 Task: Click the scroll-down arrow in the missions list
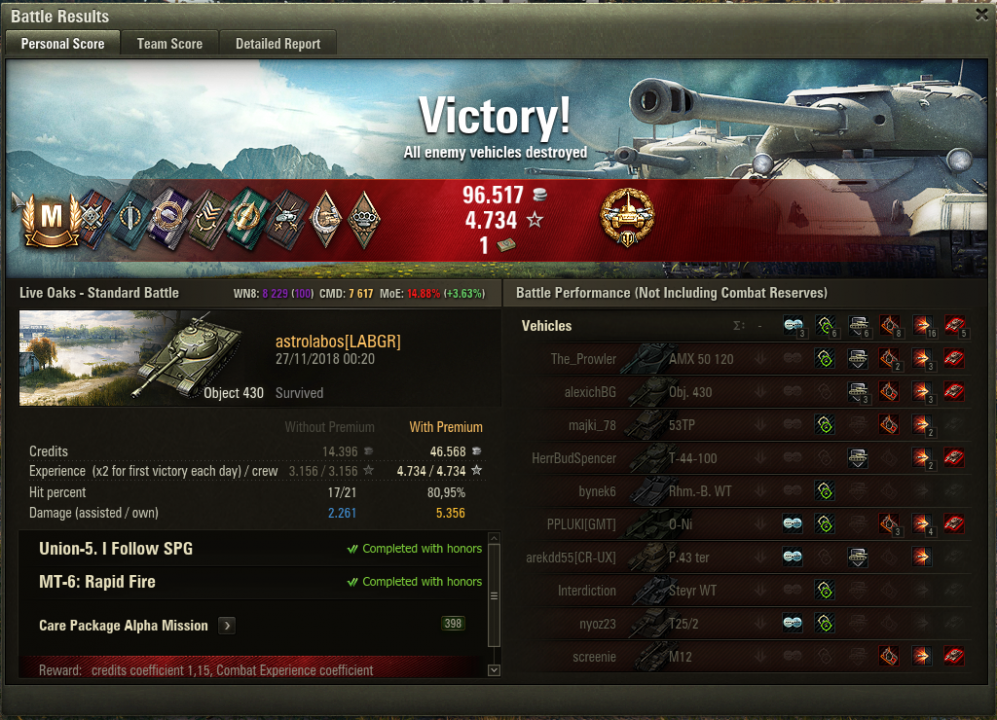pos(493,670)
